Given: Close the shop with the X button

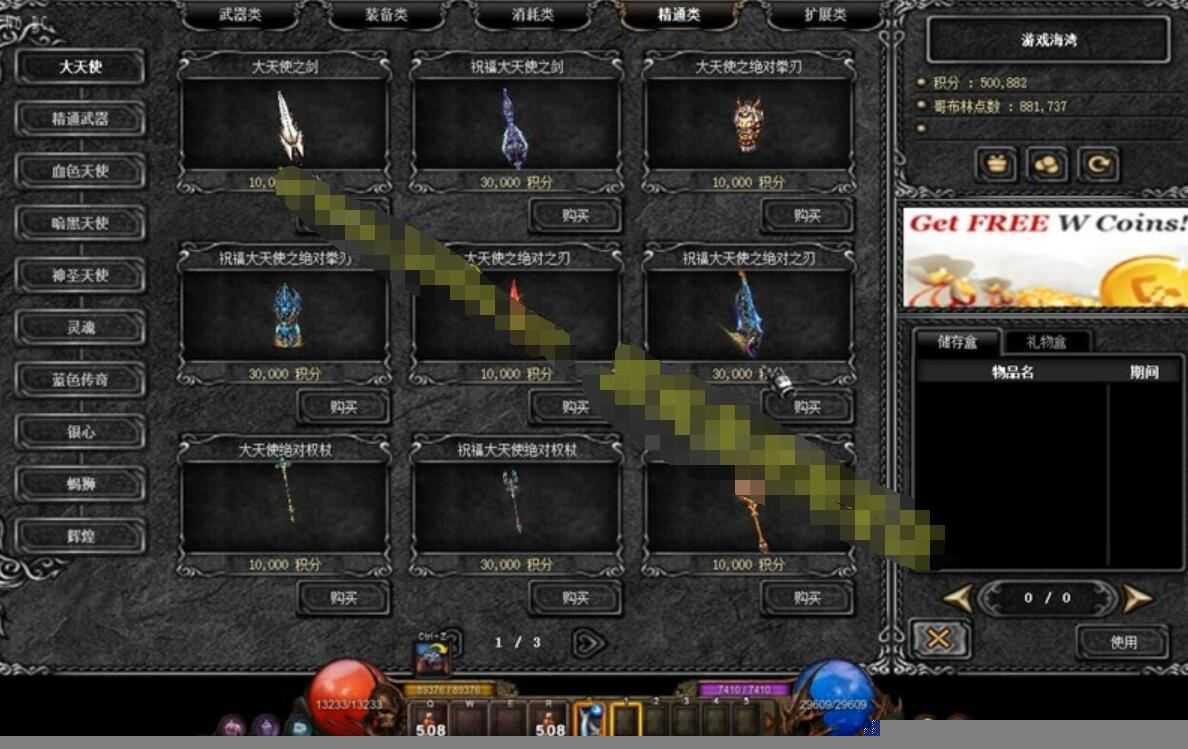Looking at the screenshot, I should point(939,639).
